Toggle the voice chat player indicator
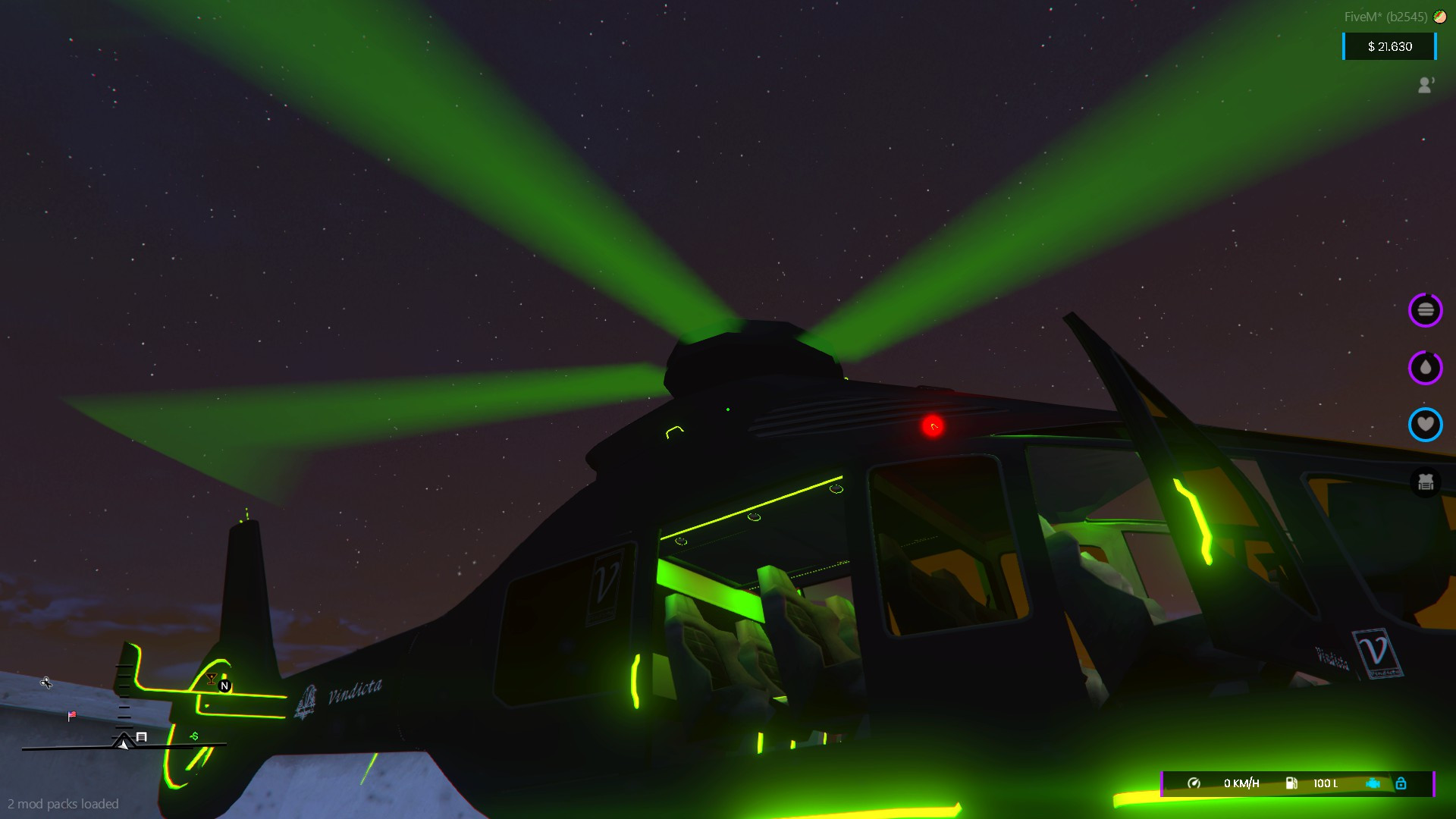The image size is (1456, 819). [x=1425, y=85]
